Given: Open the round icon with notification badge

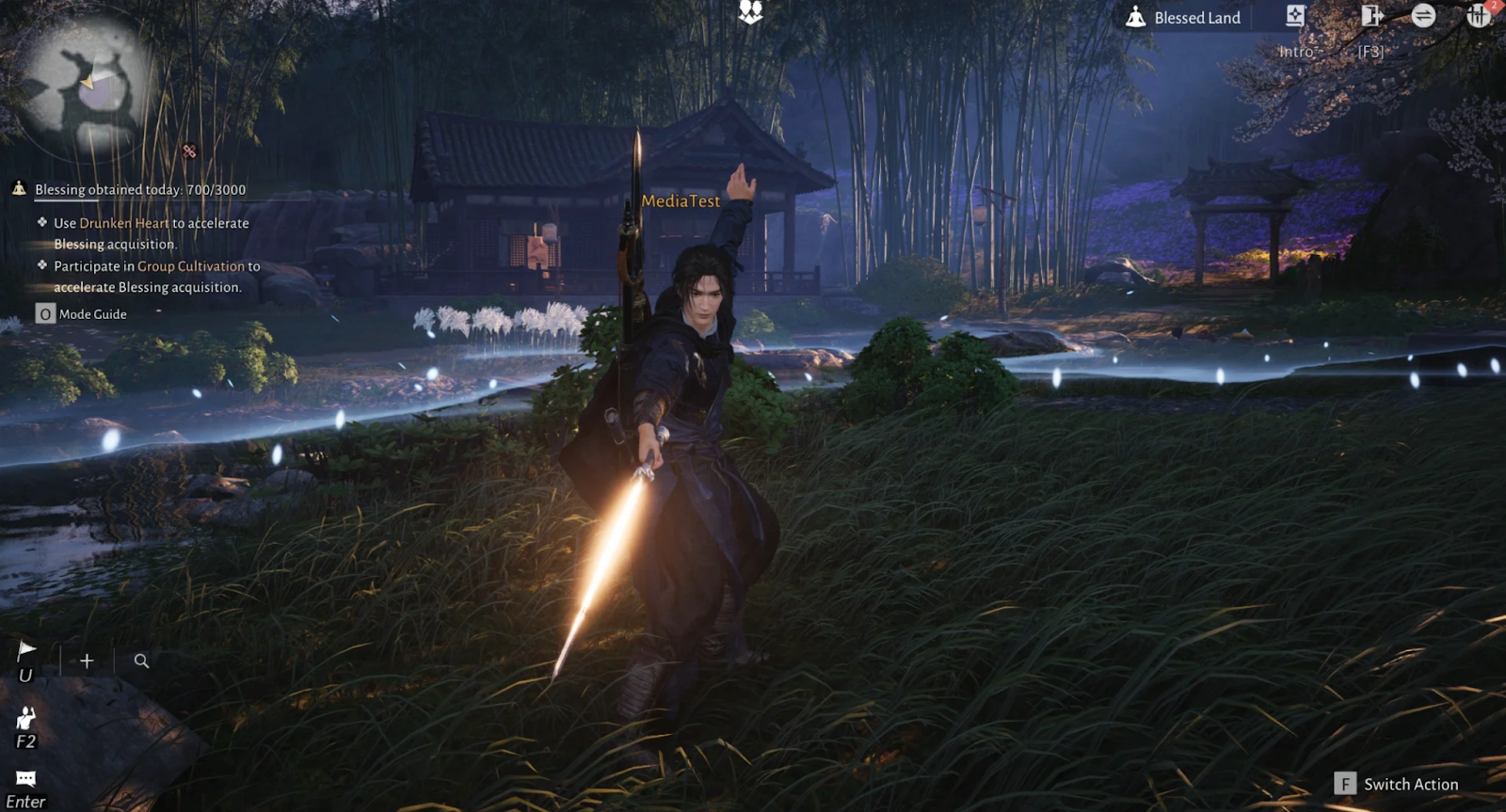Looking at the screenshot, I should (1478, 15).
